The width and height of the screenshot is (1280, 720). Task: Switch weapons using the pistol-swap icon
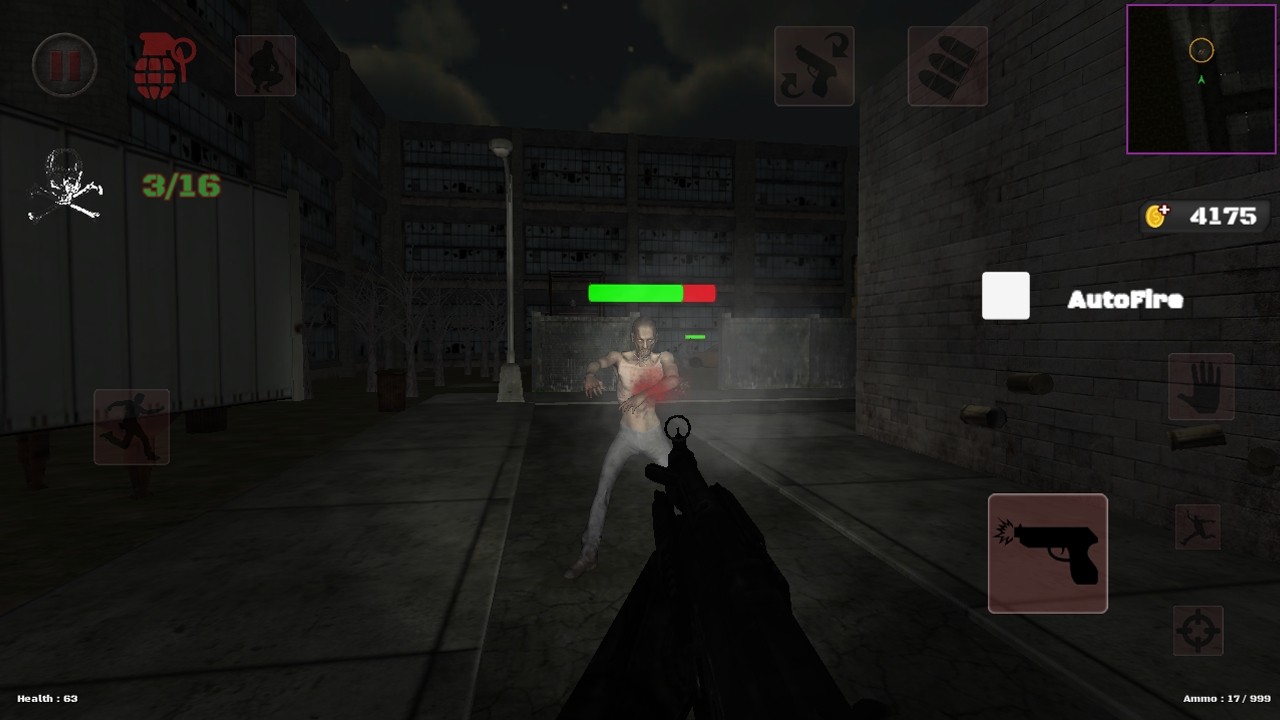[x=813, y=66]
